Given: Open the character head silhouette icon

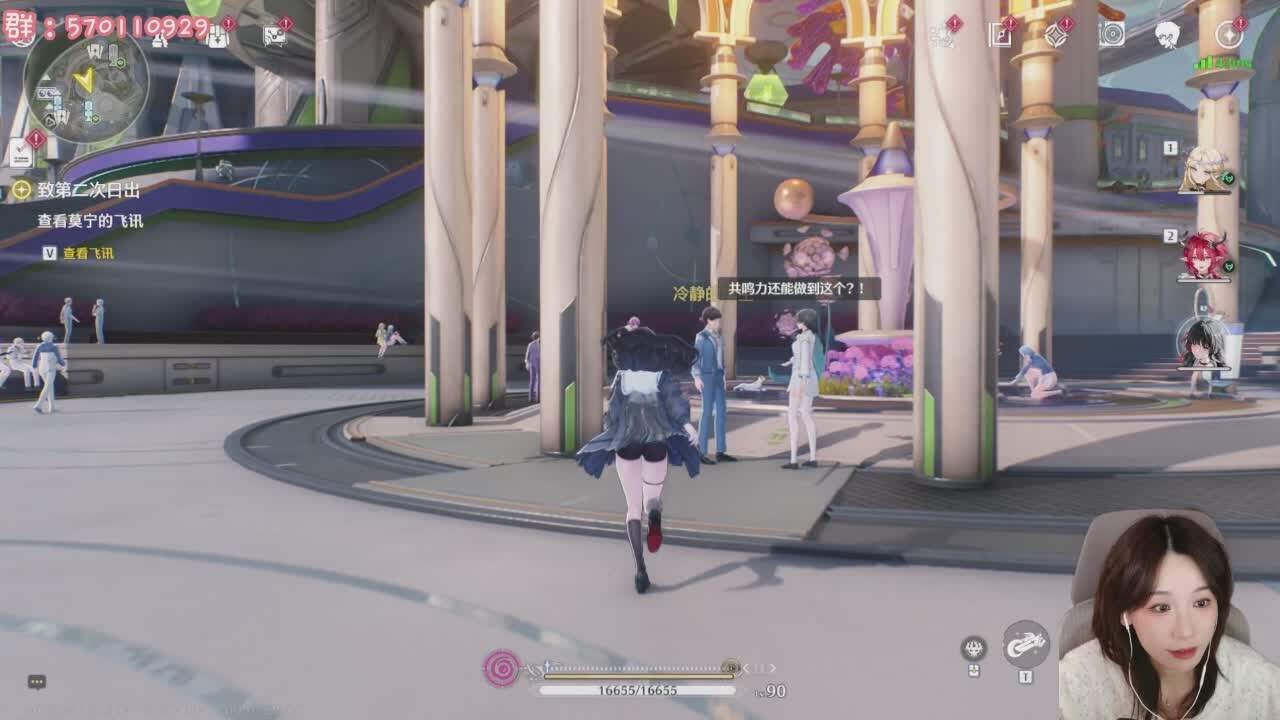Looking at the screenshot, I should point(1167,35).
